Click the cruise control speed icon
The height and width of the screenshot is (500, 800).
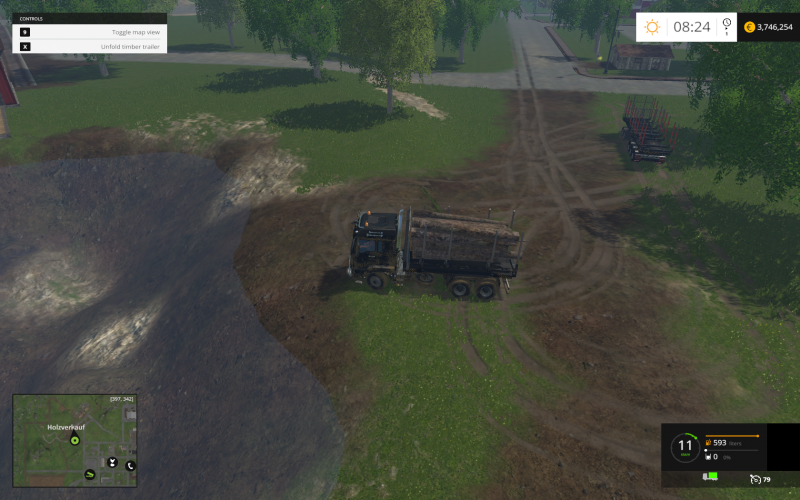(x=757, y=479)
